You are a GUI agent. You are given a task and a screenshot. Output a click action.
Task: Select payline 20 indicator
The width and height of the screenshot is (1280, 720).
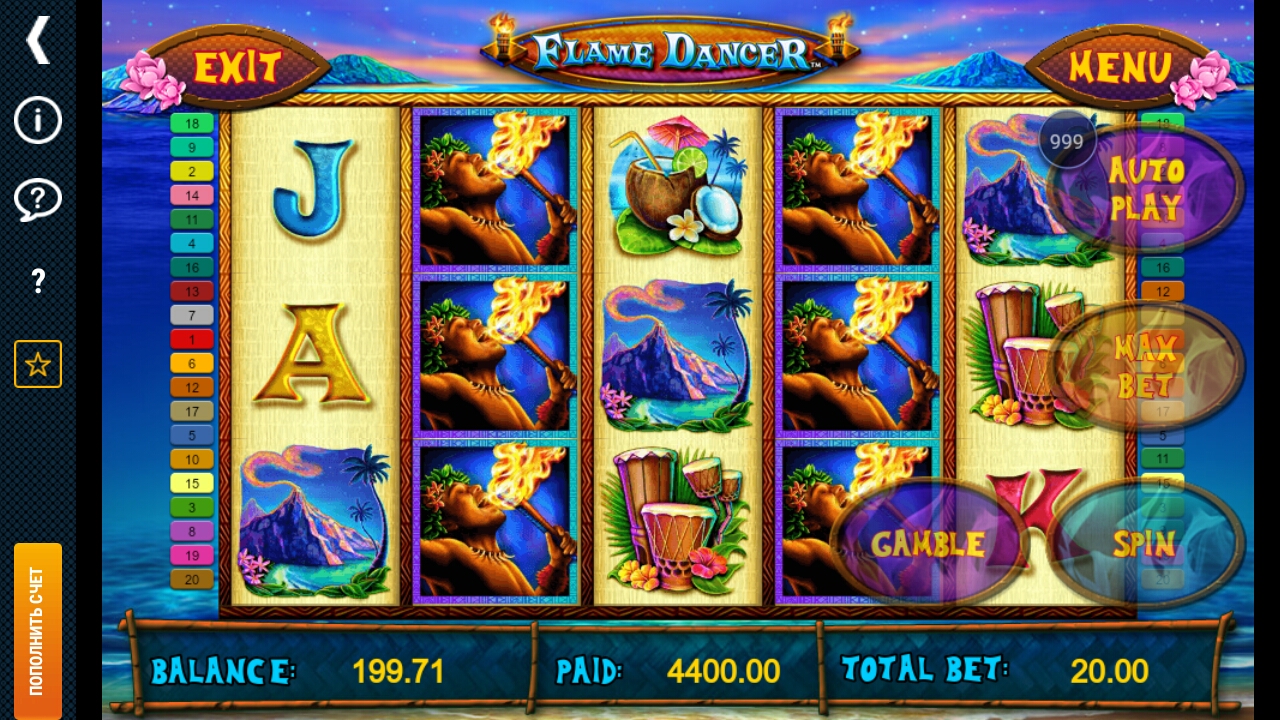192,579
